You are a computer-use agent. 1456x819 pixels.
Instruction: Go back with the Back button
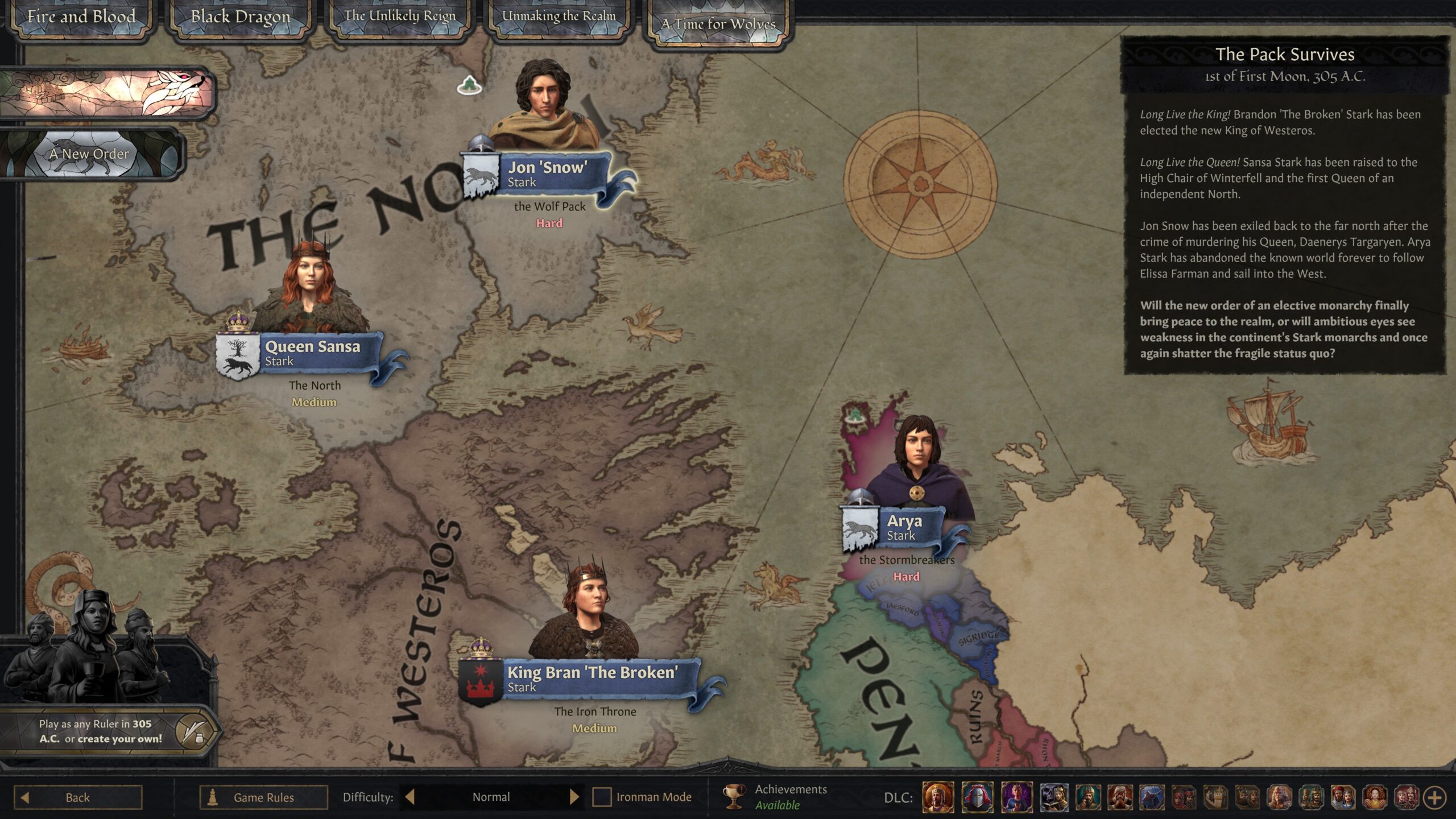click(x=78, y=797)
